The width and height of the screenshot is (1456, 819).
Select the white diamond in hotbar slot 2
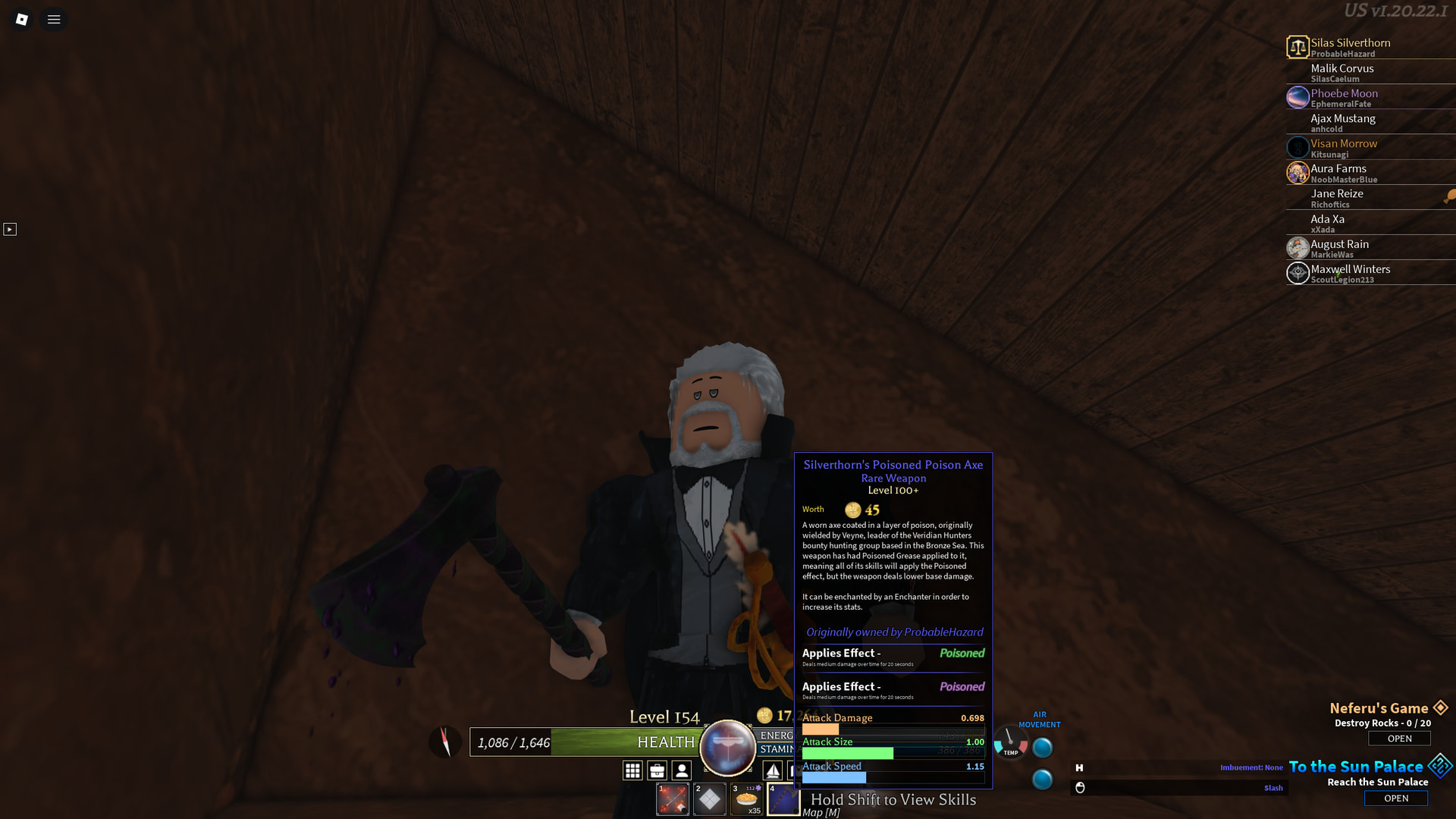point(710,799)
